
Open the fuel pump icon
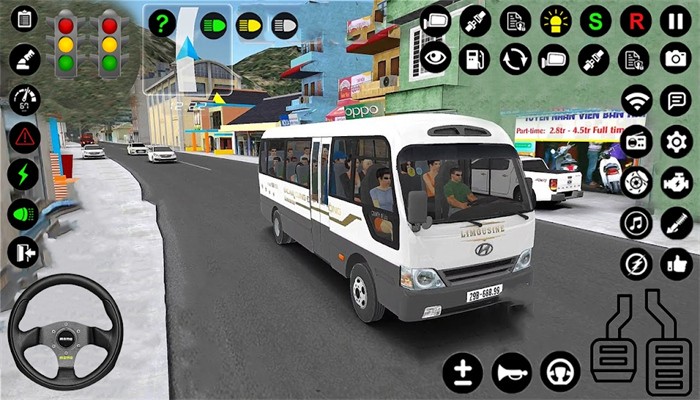[x=474, y=59]
